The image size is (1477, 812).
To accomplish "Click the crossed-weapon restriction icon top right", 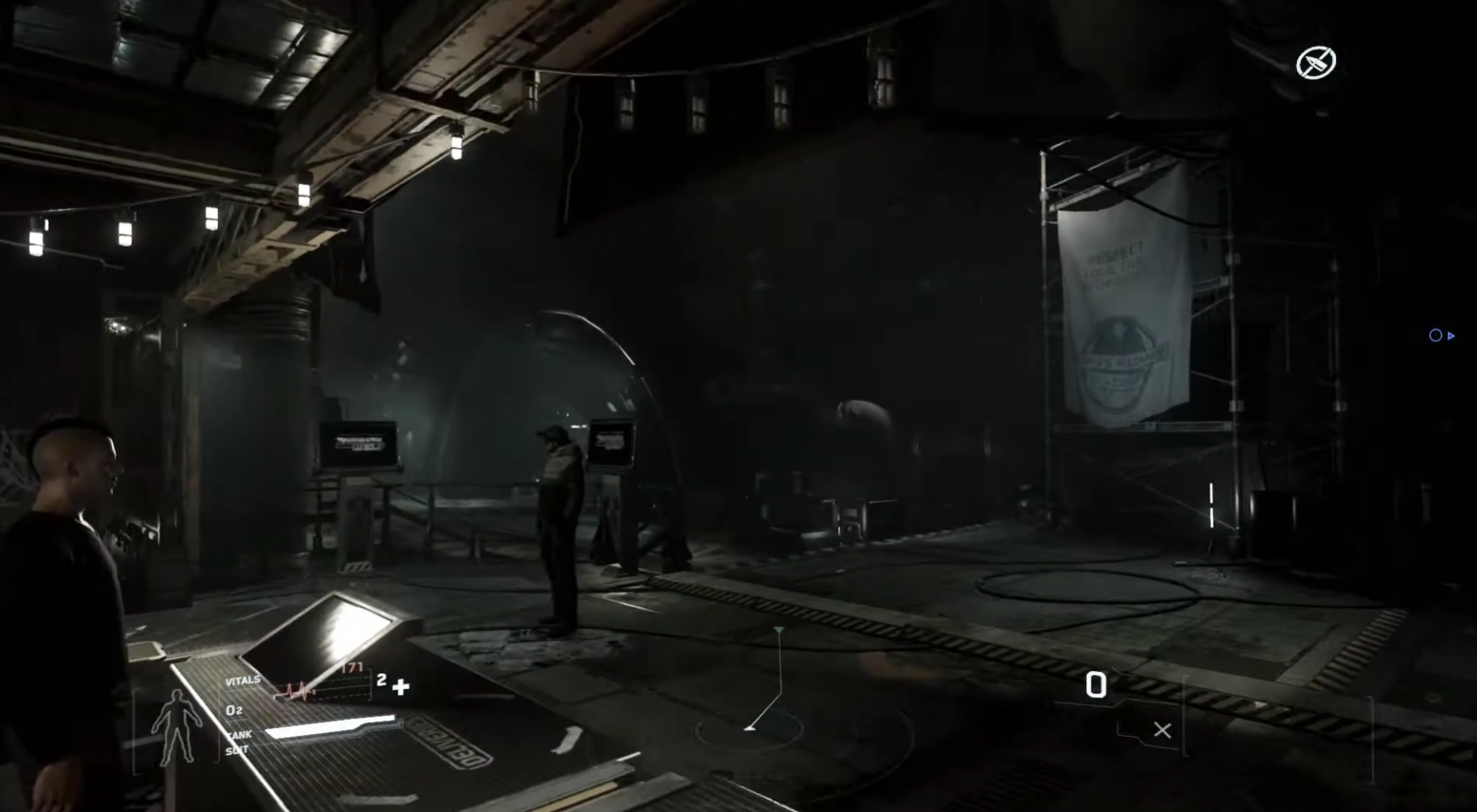I will click(x=1316, y=62).
